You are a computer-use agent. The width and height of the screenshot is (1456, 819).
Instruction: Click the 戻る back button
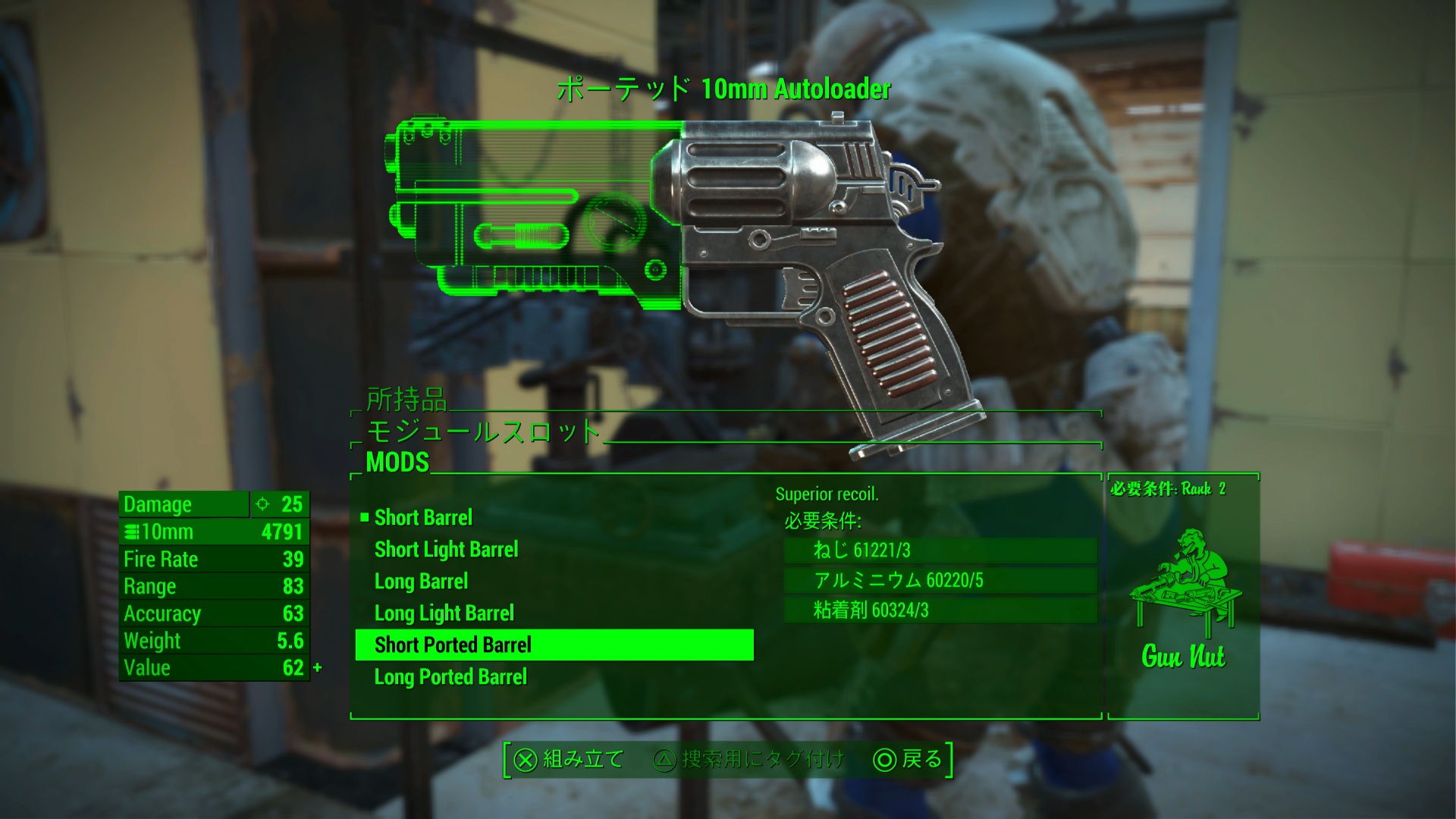tap(908, 760)
